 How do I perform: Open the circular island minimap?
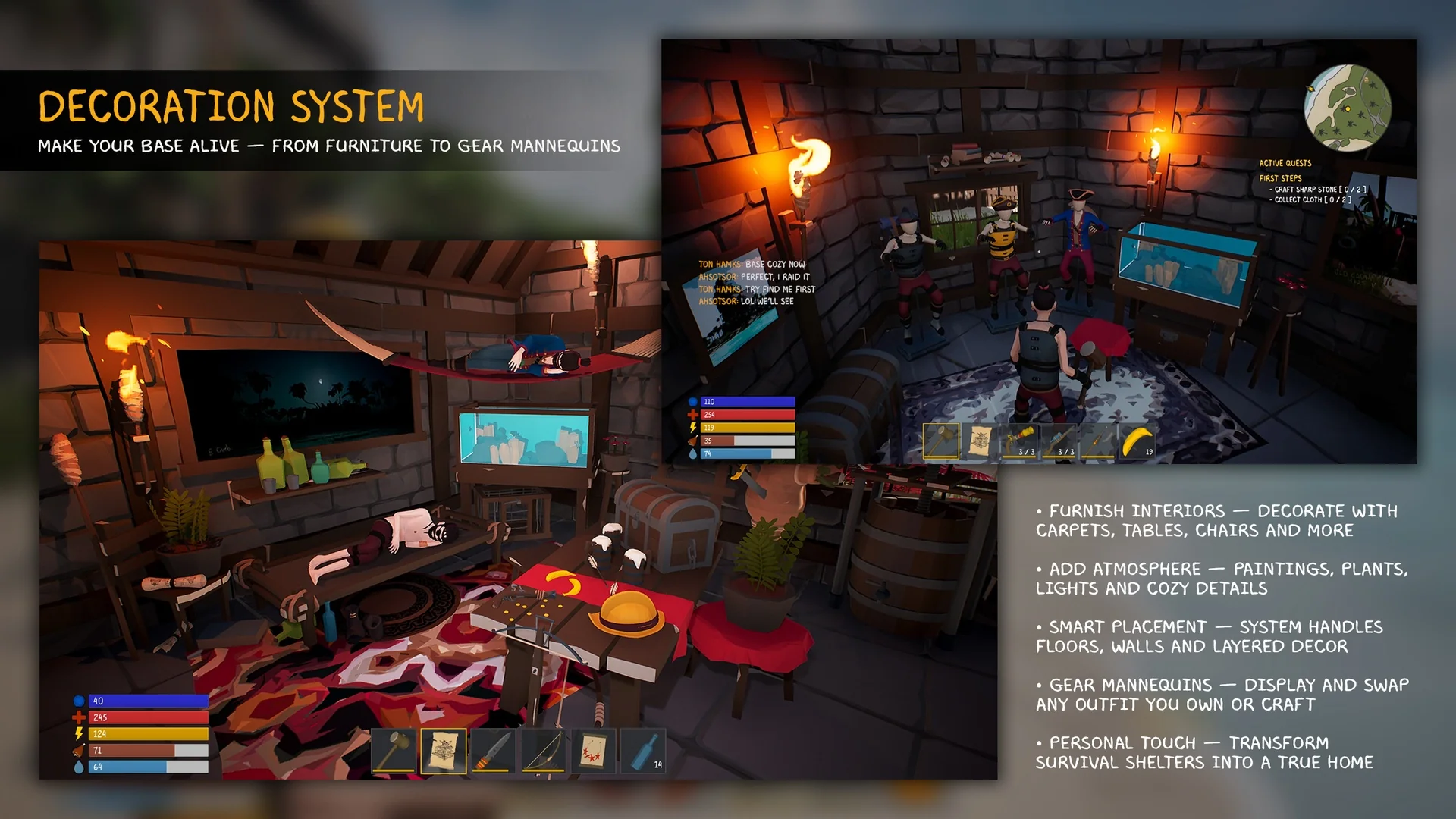(x=1348, y=108)
